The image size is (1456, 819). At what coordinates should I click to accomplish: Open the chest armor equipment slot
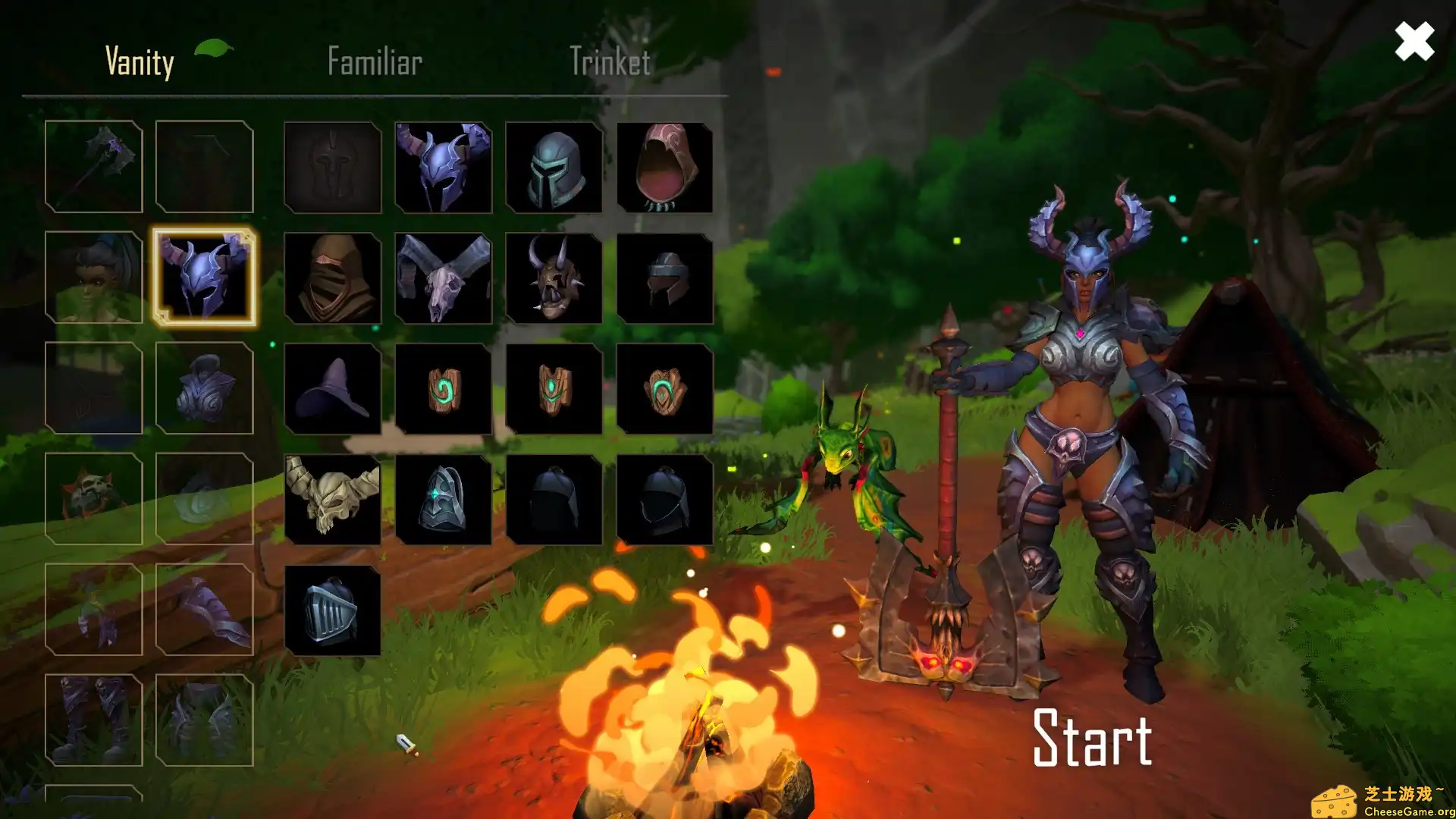point(204,388)
